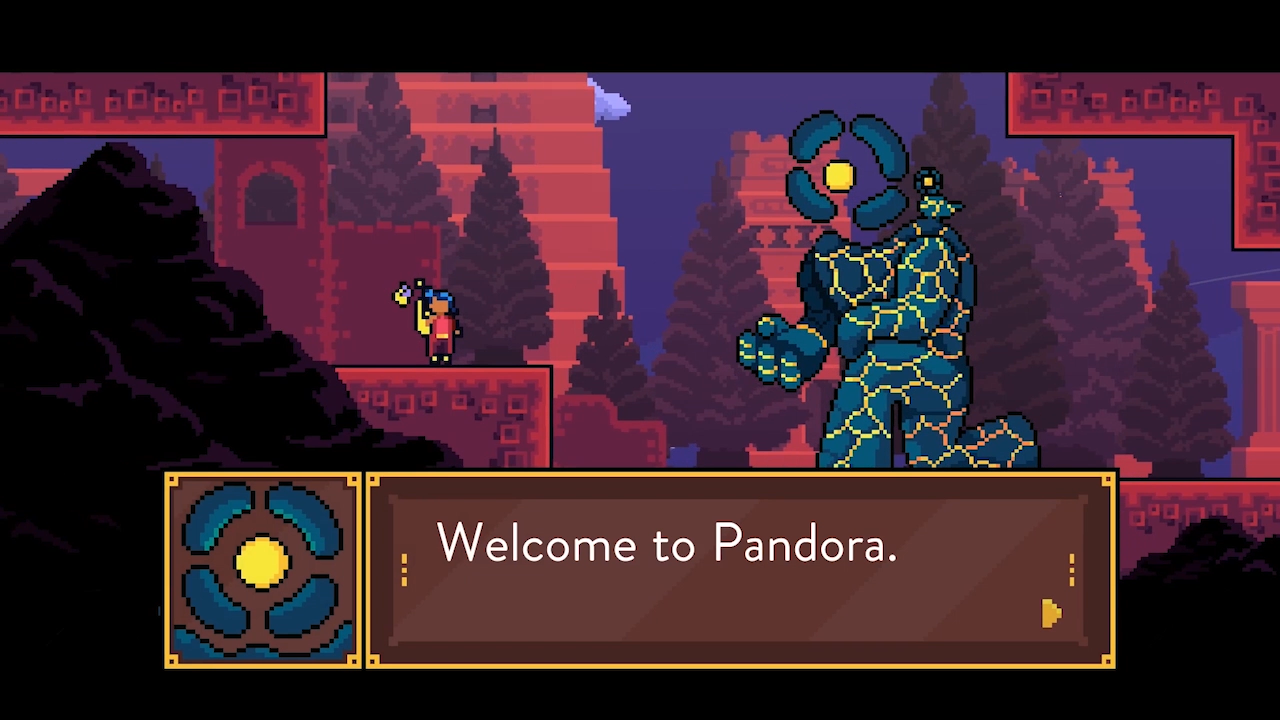Click the yellow advance-dialogue arrow
This screenshot has width=1280, height=720.
1051,613
